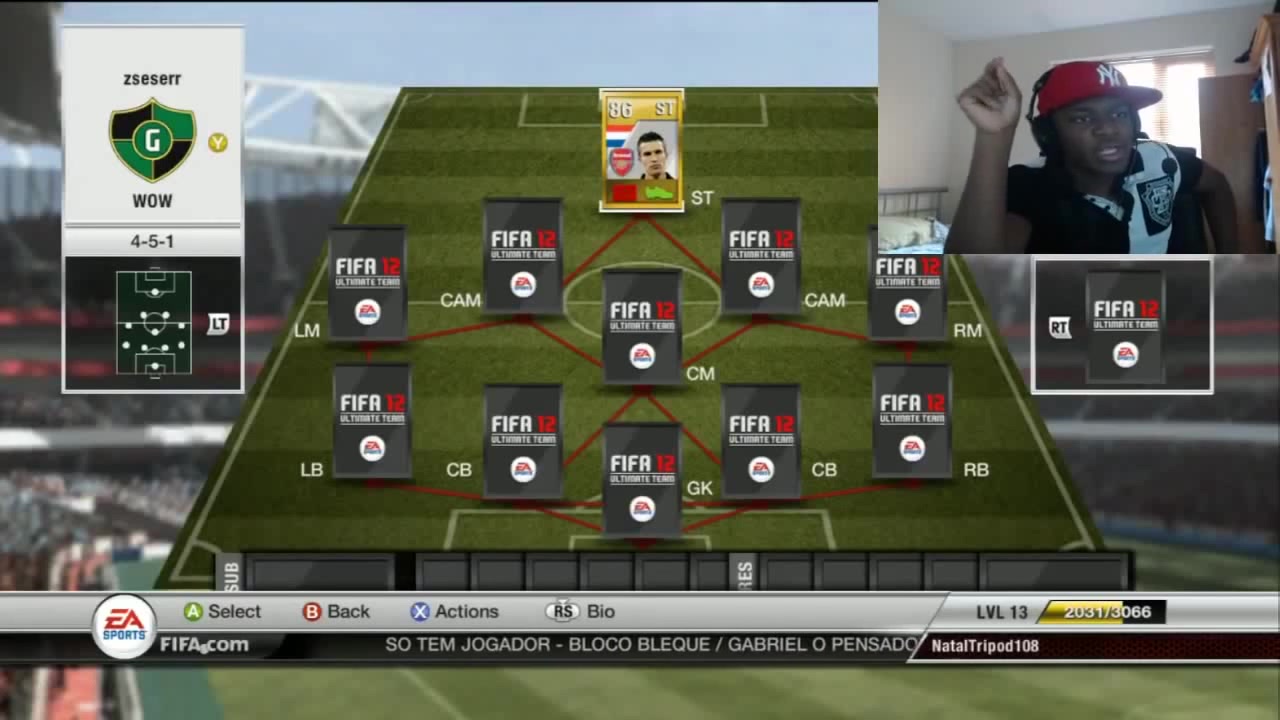Click the zseserr club crest badge
1280x720 pixels.
coord(153,140)
